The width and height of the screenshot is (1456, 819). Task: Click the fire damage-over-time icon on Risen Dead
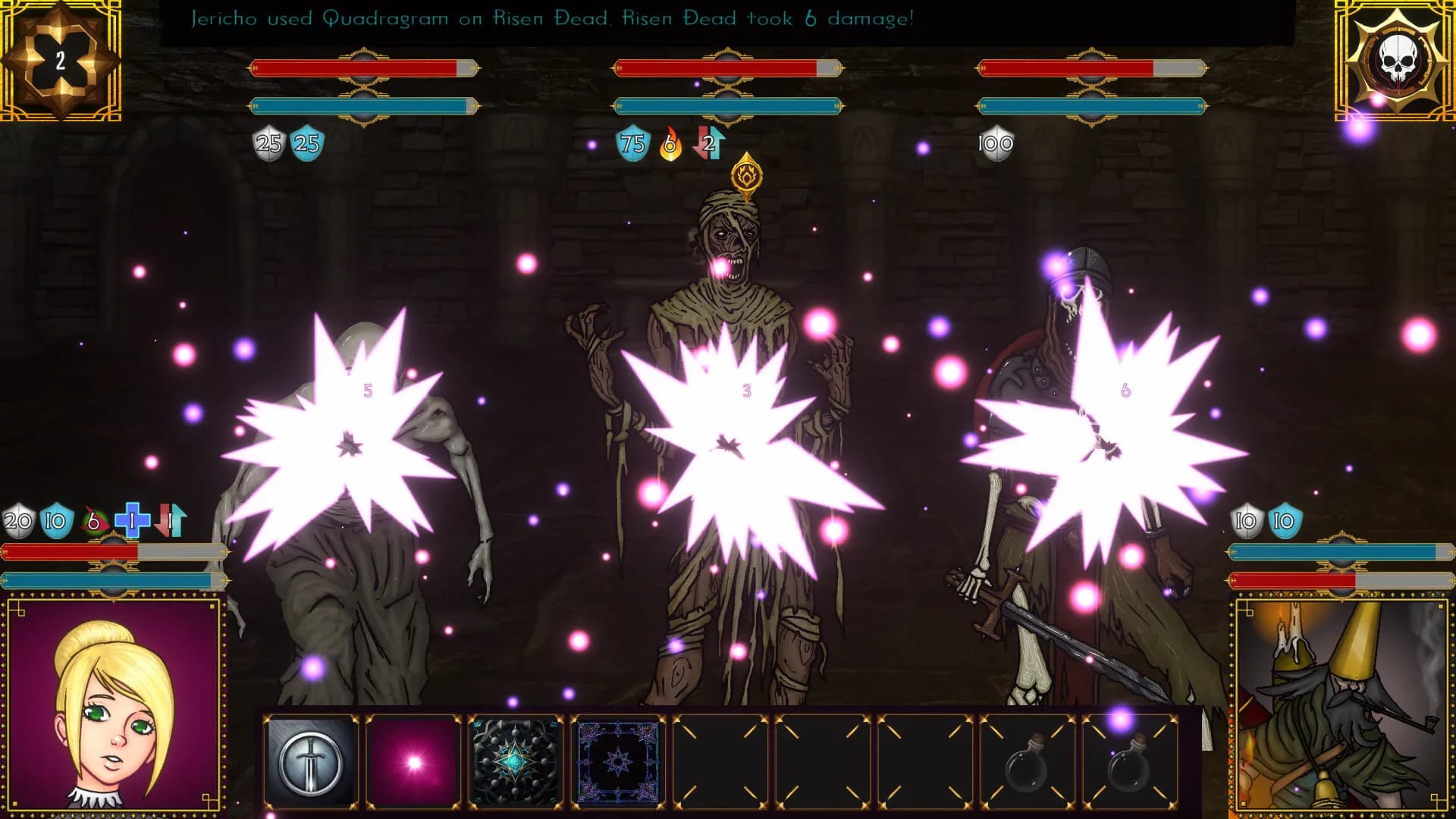pyautogui.click(x=670, y=142)
